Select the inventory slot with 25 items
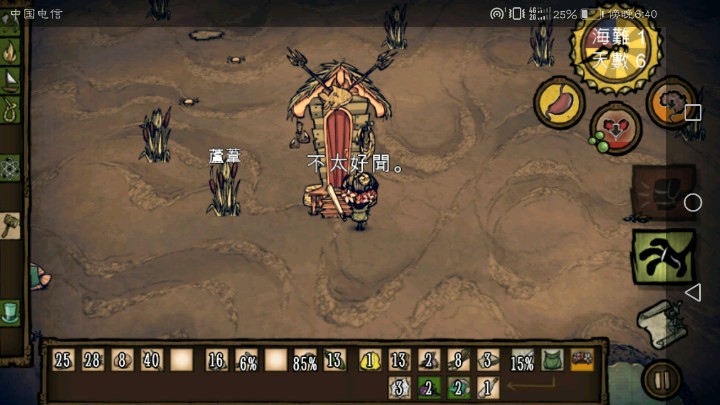The image size is (720, 405). point(64,360)
